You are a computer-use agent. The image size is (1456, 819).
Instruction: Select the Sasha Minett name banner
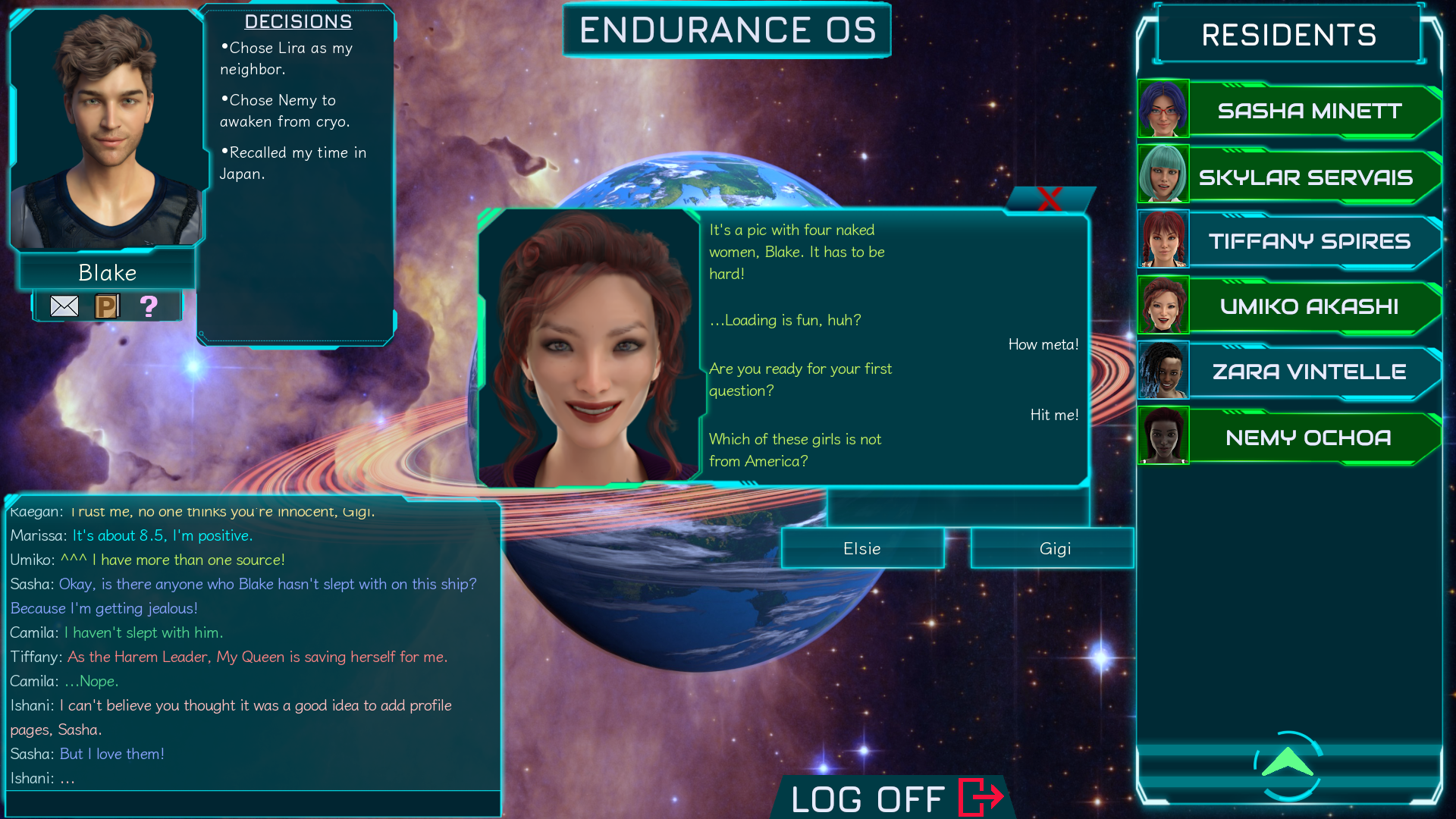click(1308, 111)
